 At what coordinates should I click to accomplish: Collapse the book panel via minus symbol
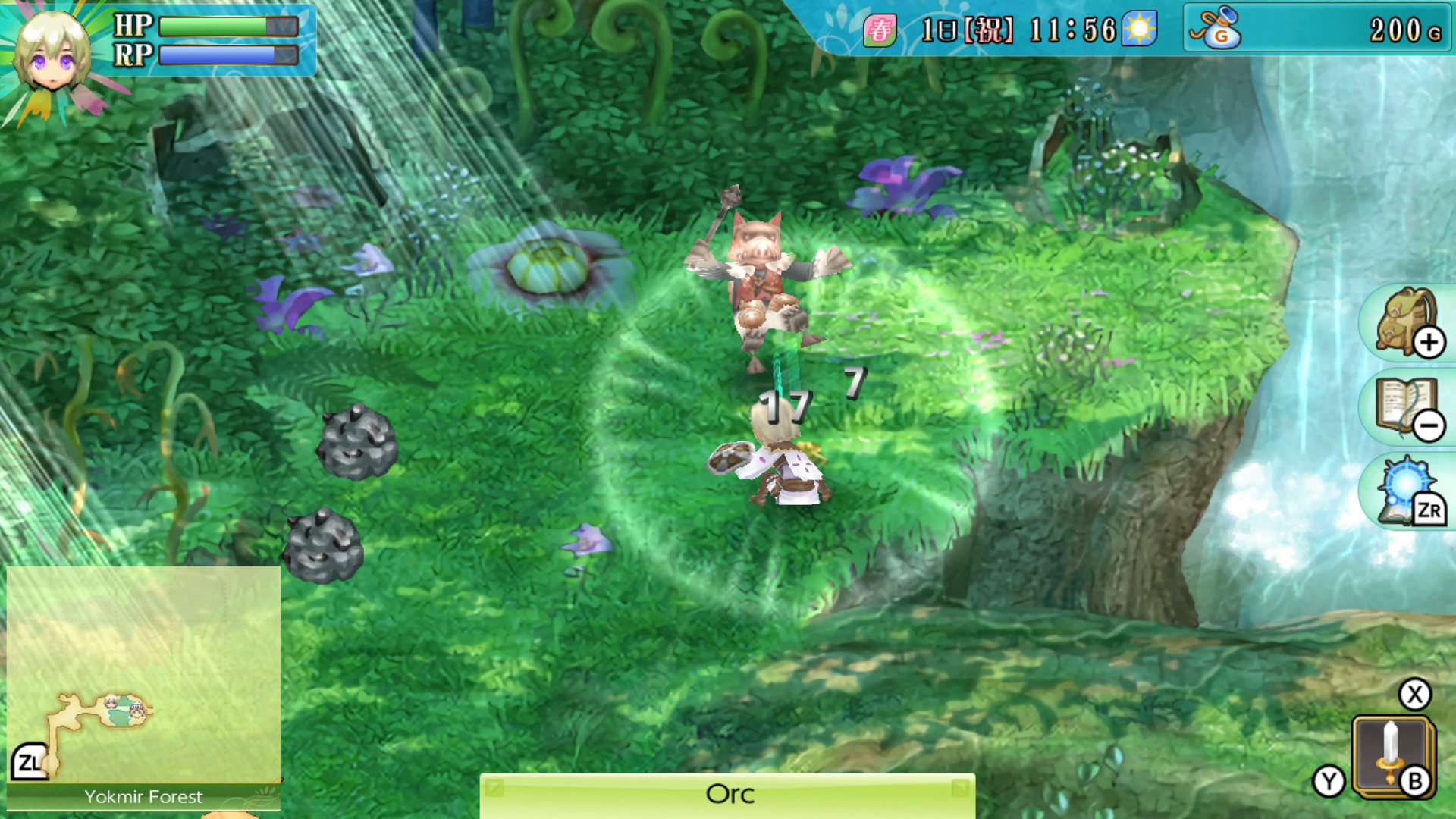1430,426
